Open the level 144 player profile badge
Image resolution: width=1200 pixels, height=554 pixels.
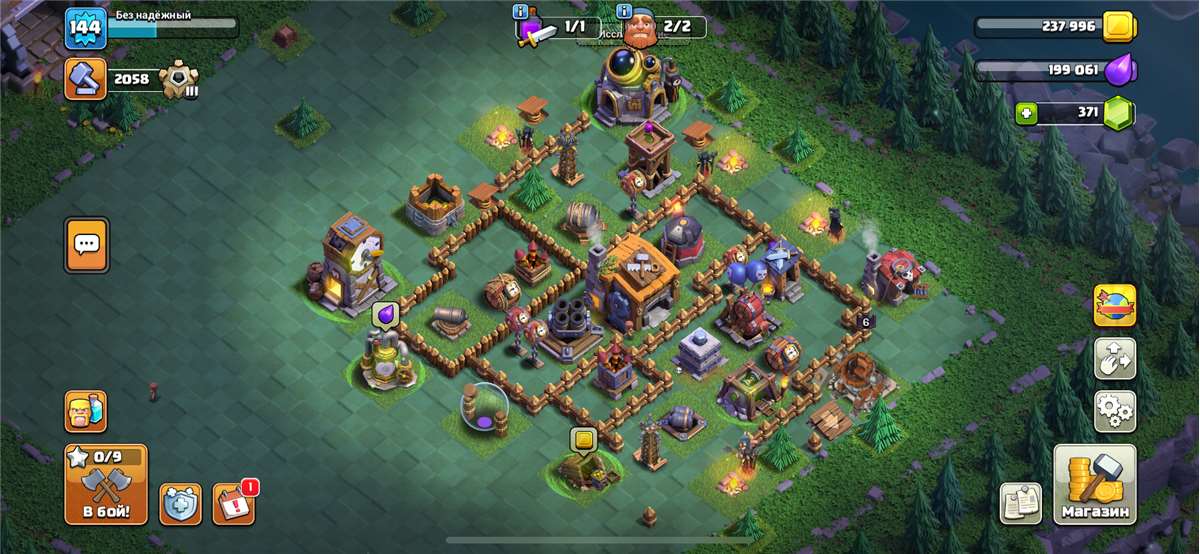tap(85, 28)
